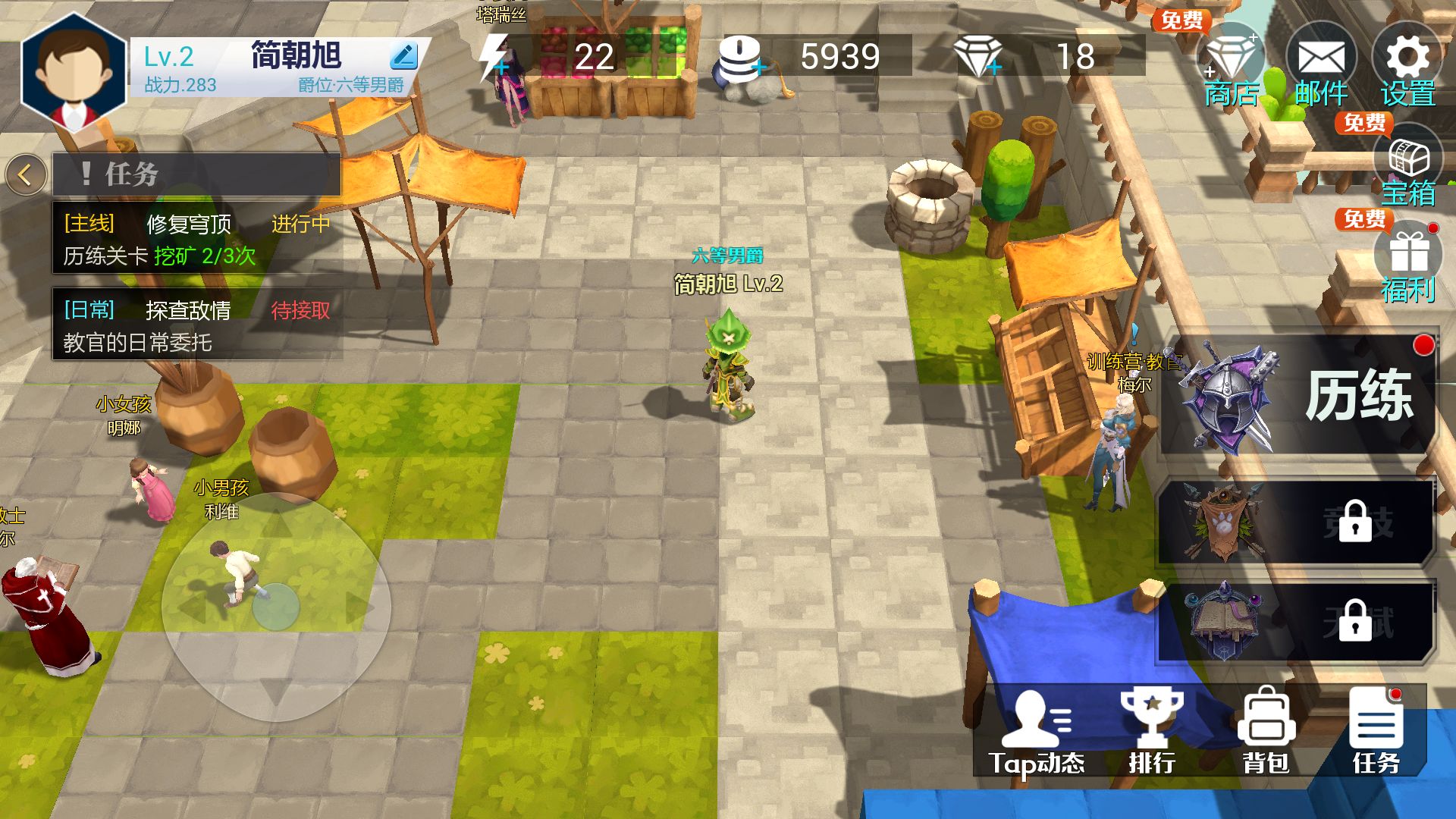The image size is (1456, 819).
Task: Collapse the 任务 quest tracker arrow
Action: tap(25, 175)
